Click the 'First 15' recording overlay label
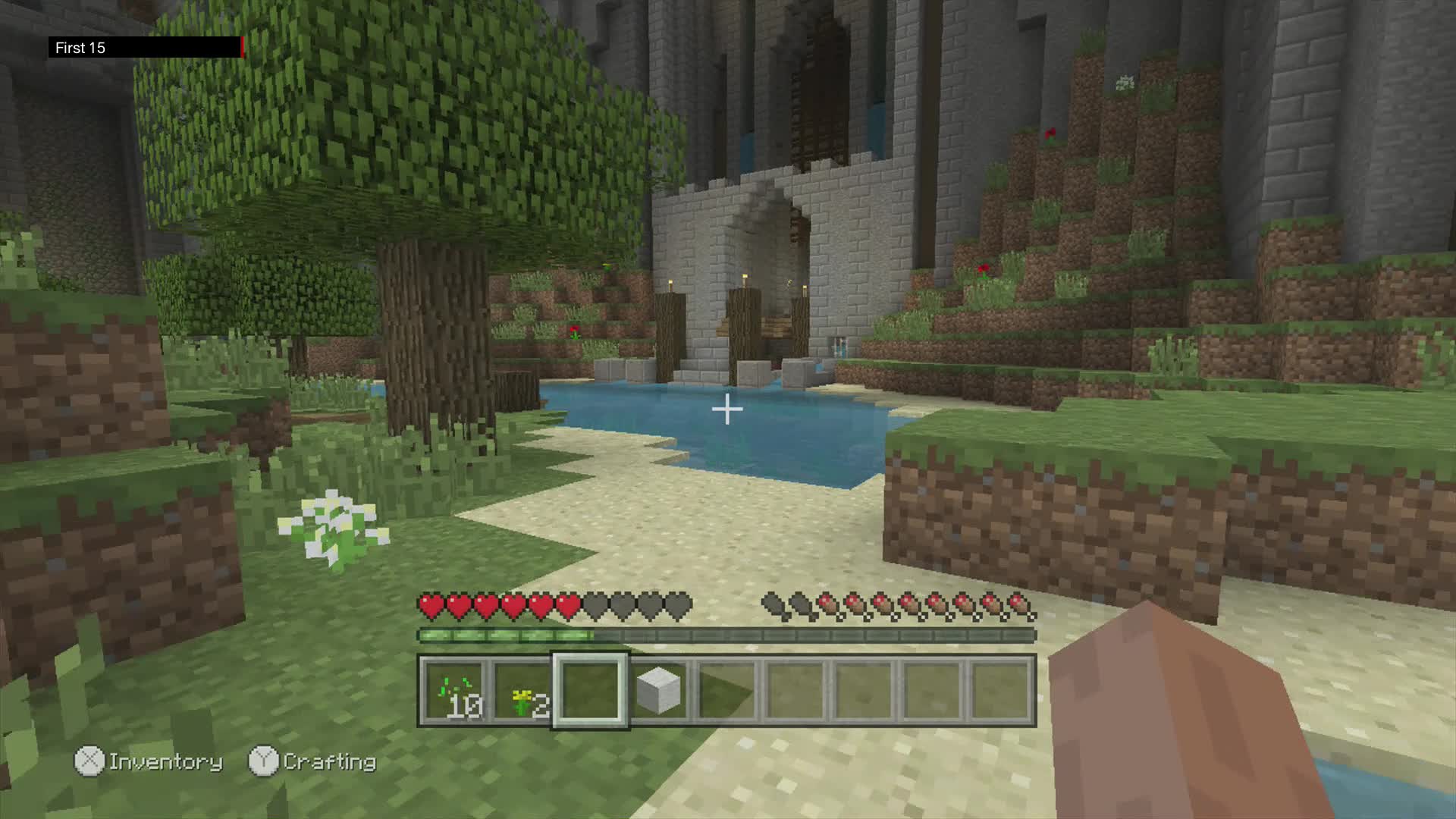The height and width of the screenshot is (819, 1456). click(x=80, y=47)
